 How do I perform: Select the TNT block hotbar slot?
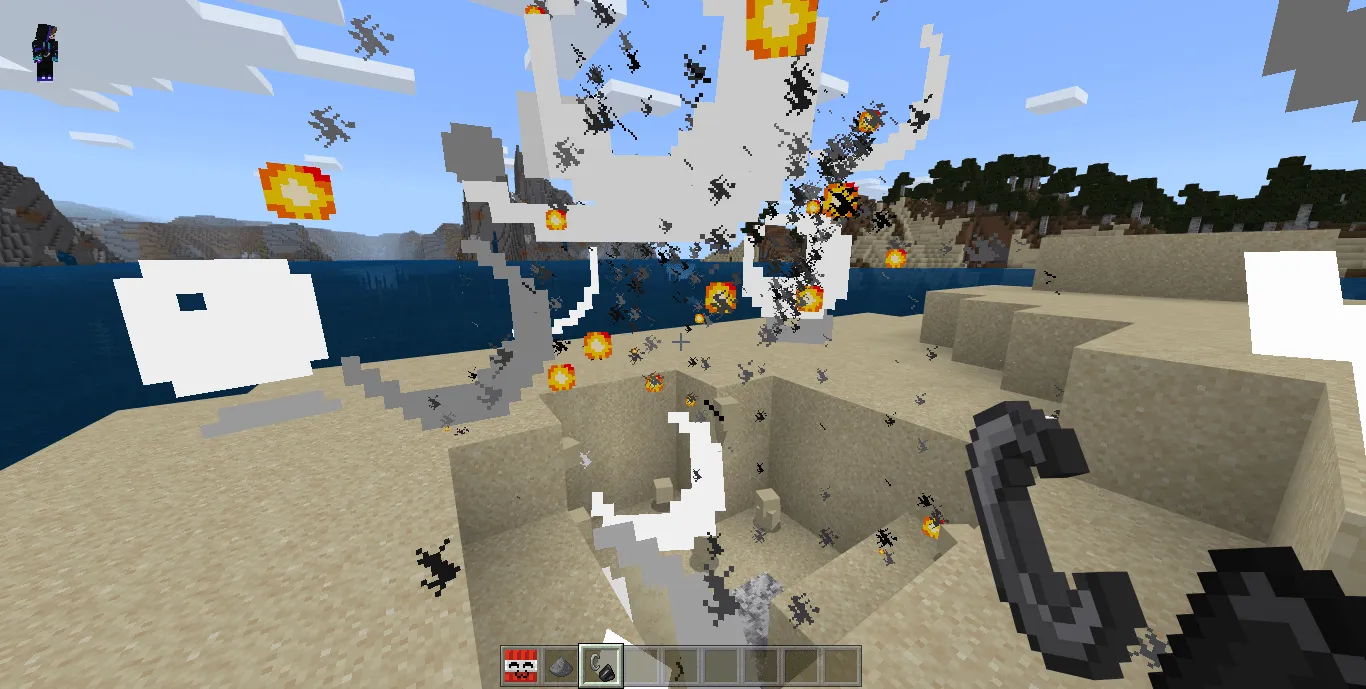pos(520,664)
